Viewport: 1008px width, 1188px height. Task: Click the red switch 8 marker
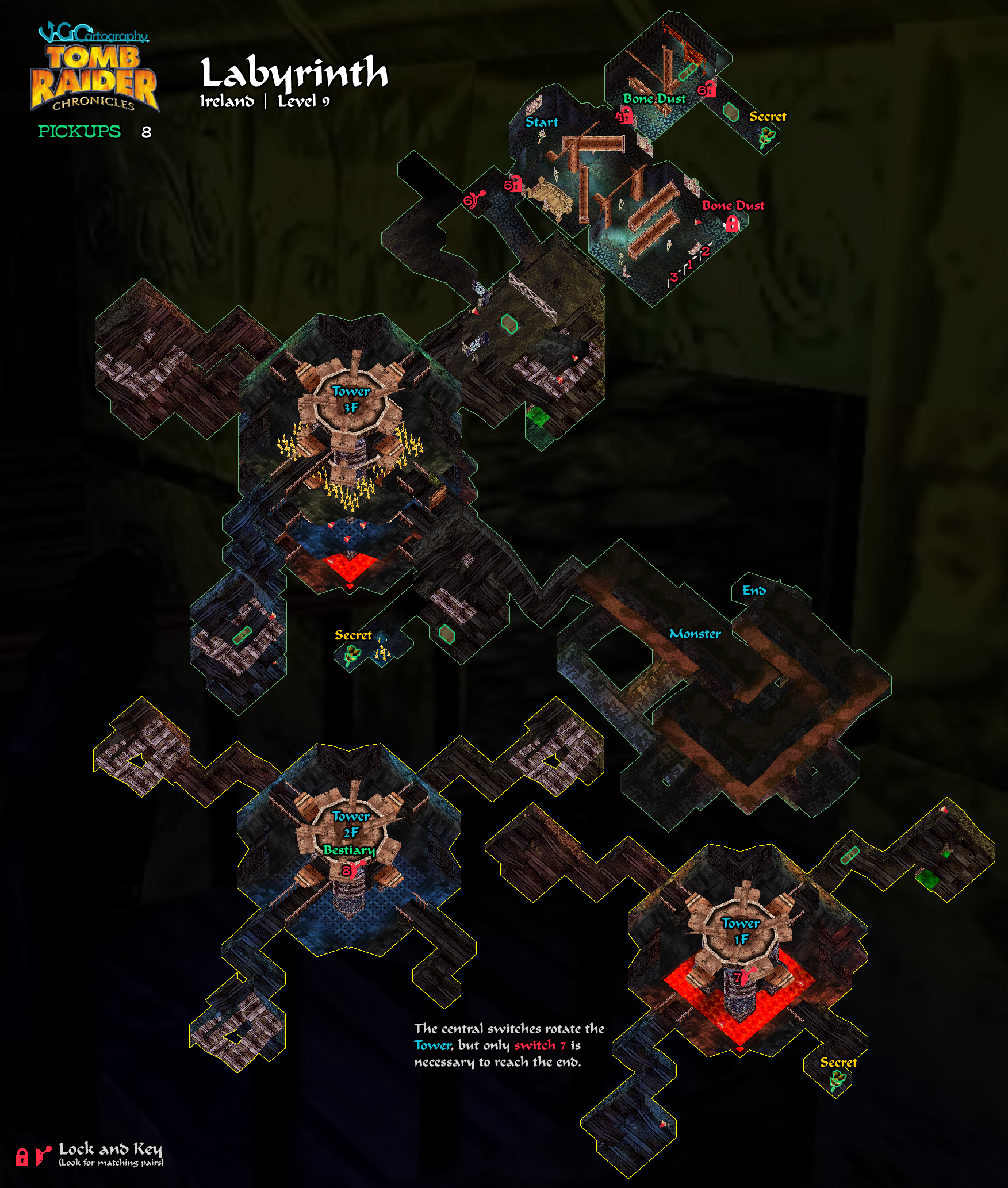348,870
